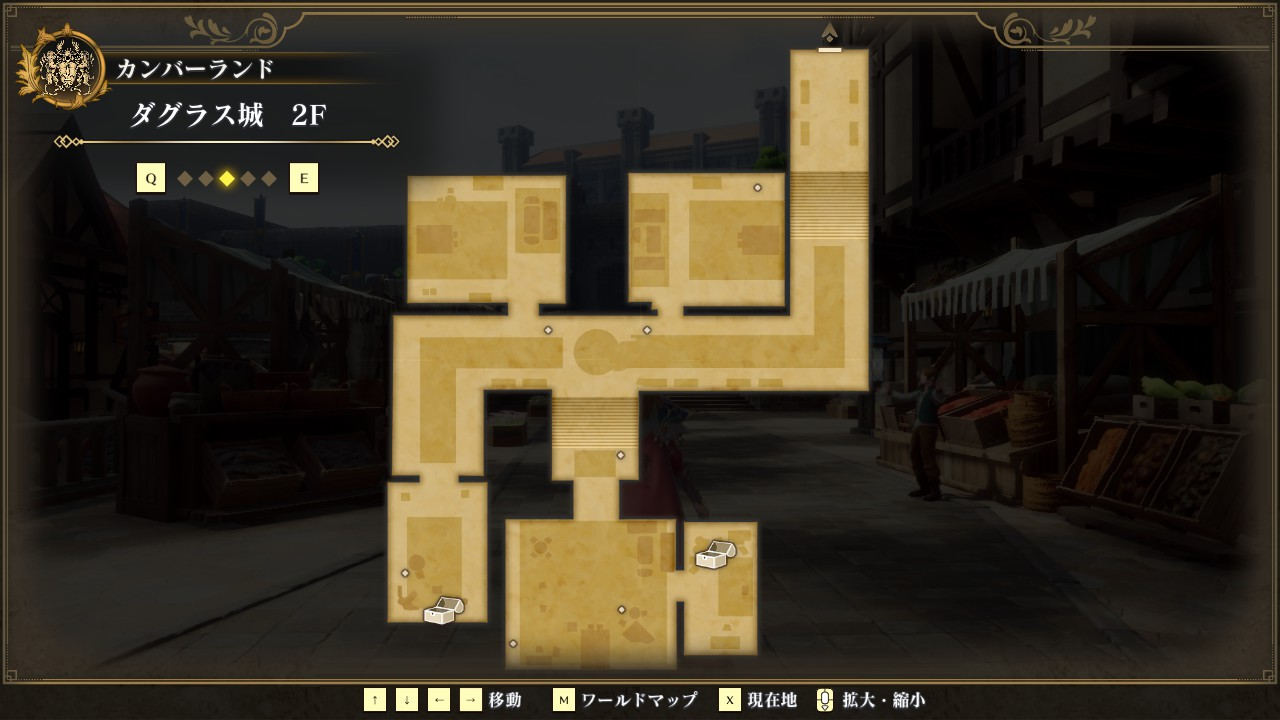
Task: Select the treasure chest beside the large hall
Action: point(715,555)
